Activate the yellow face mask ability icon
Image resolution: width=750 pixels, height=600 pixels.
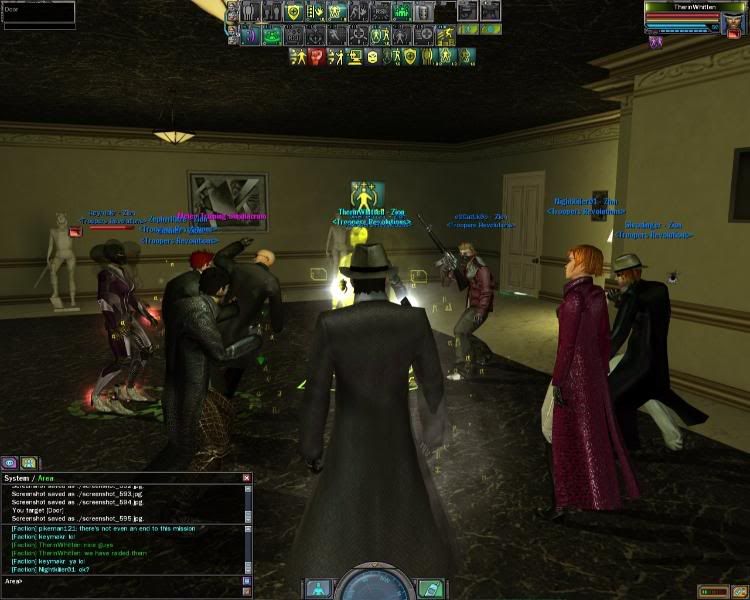372,56
